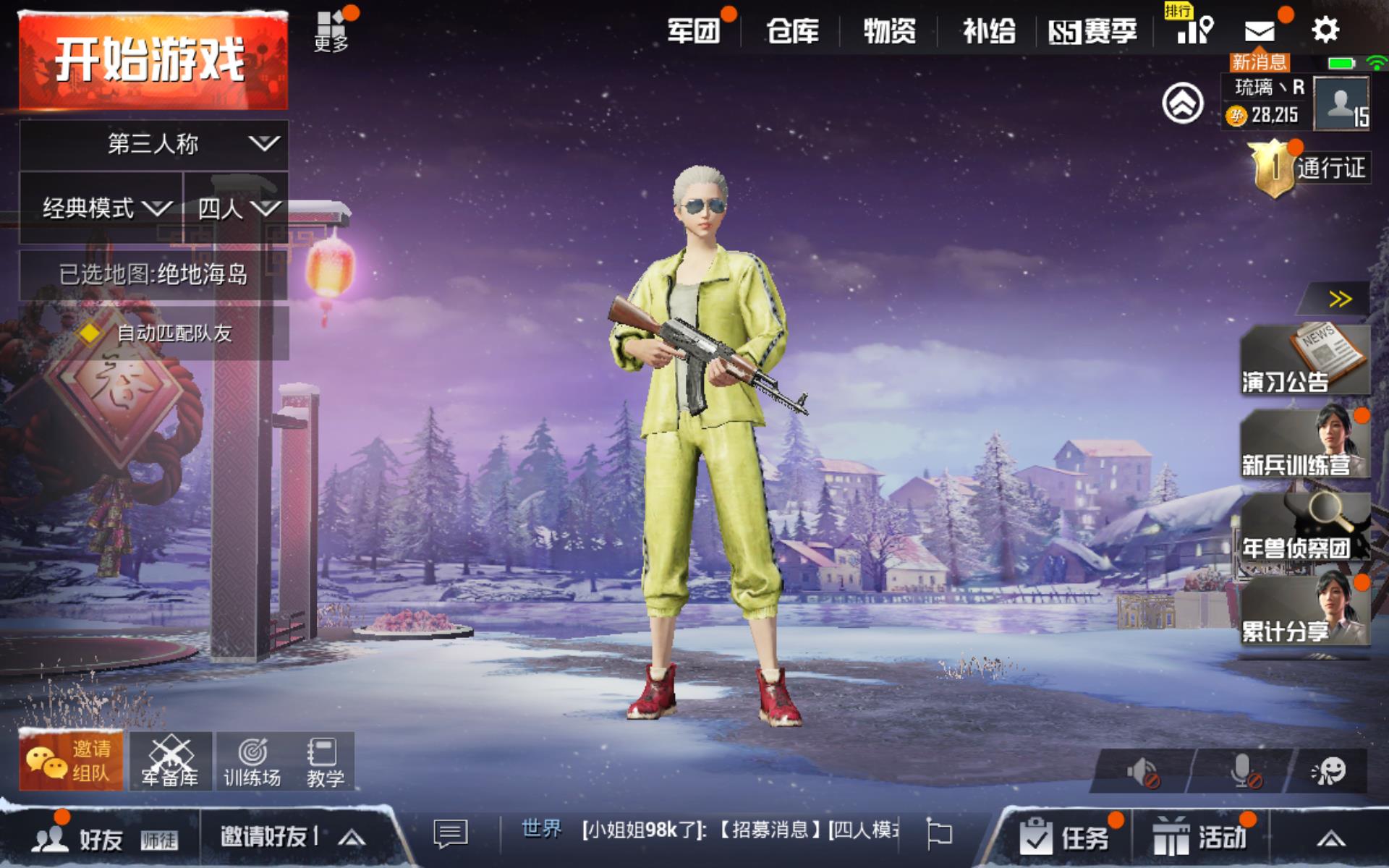Open the 物资 supplies menu

(889, 31)
